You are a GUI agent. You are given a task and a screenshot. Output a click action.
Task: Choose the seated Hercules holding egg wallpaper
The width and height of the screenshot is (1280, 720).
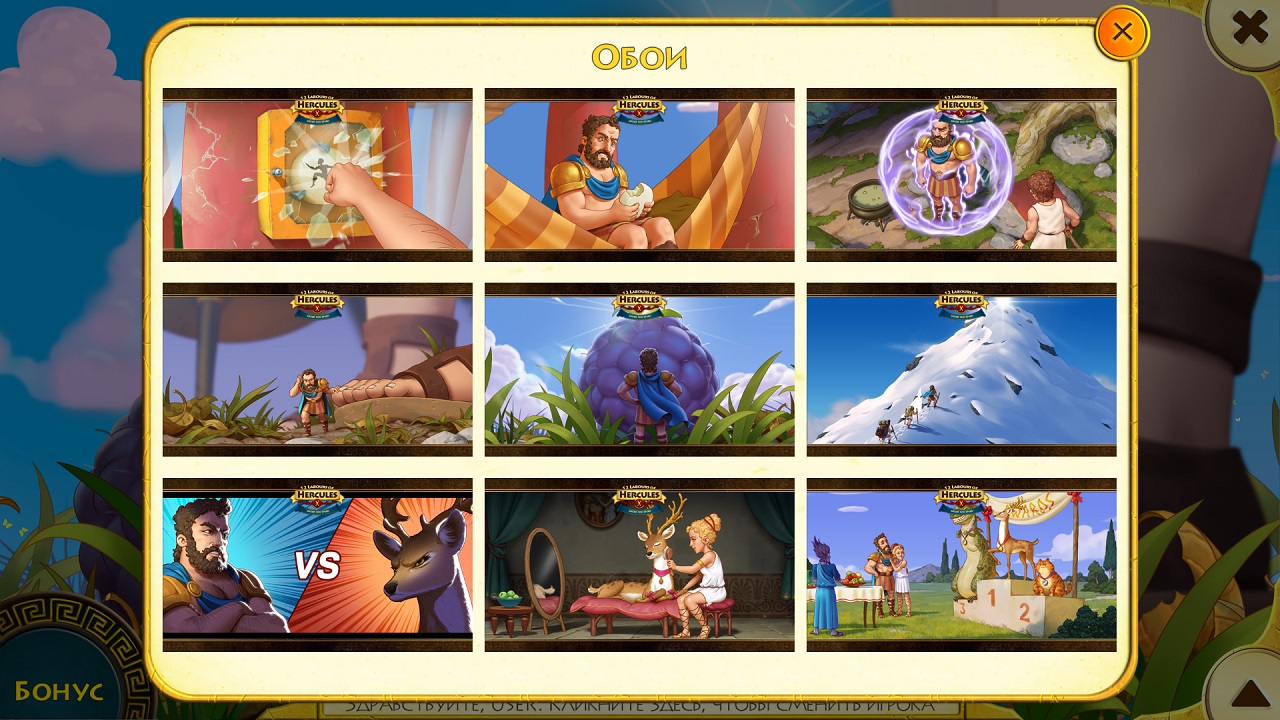point(639,175)
